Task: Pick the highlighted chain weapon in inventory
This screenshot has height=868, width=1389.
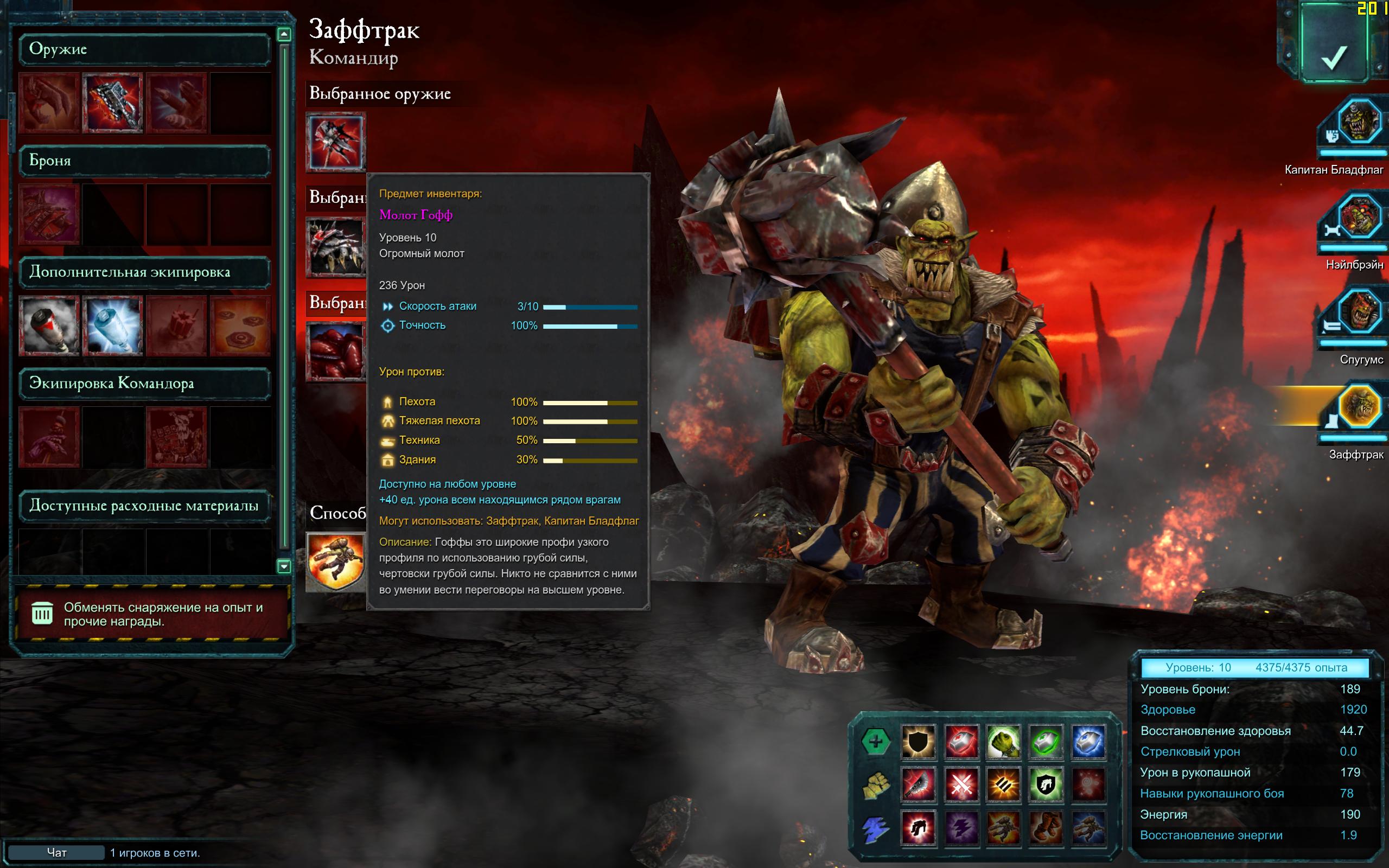Action: click(112, 103)
